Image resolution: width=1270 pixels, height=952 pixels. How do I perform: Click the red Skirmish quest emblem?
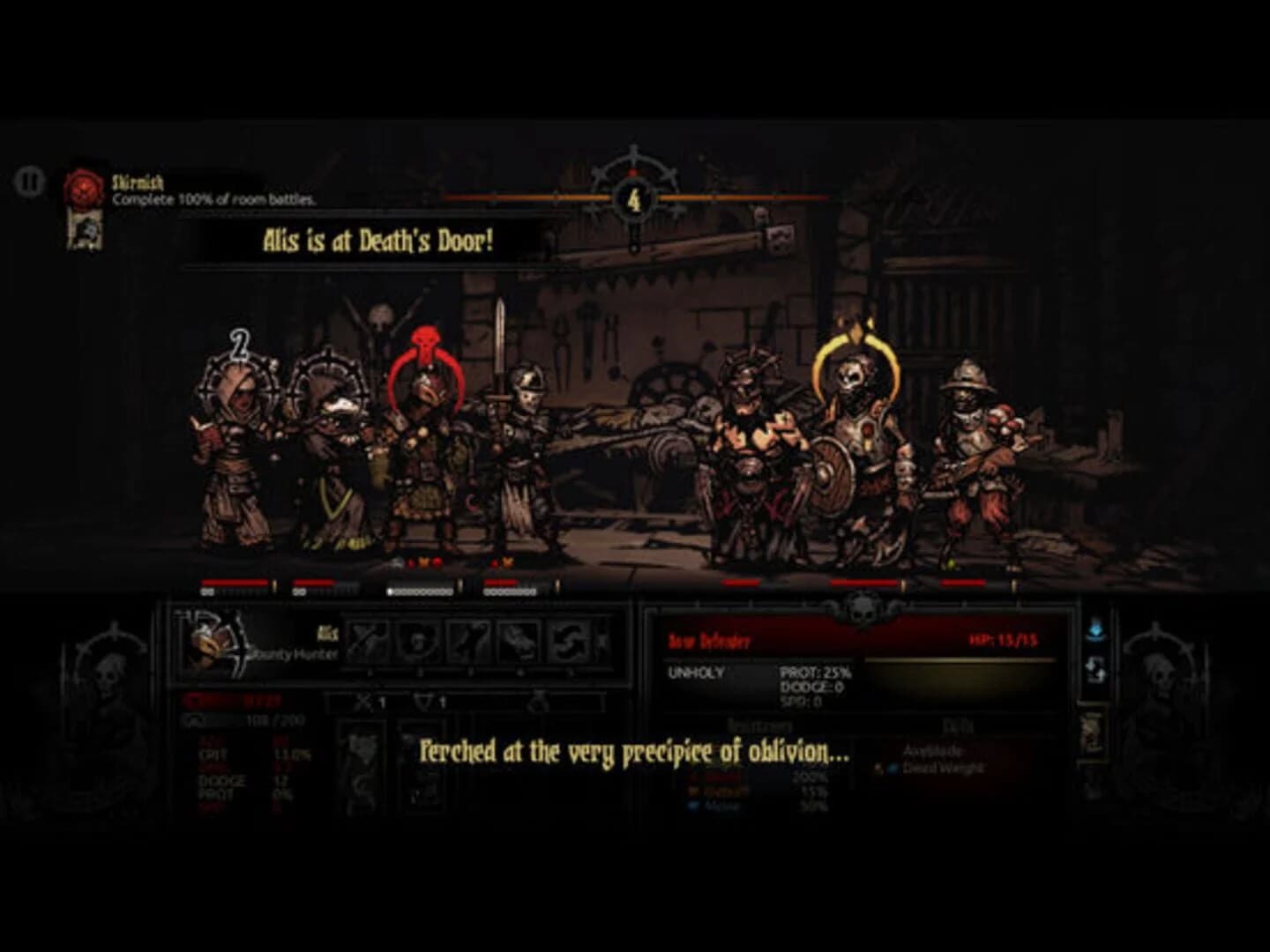(83, 187)
